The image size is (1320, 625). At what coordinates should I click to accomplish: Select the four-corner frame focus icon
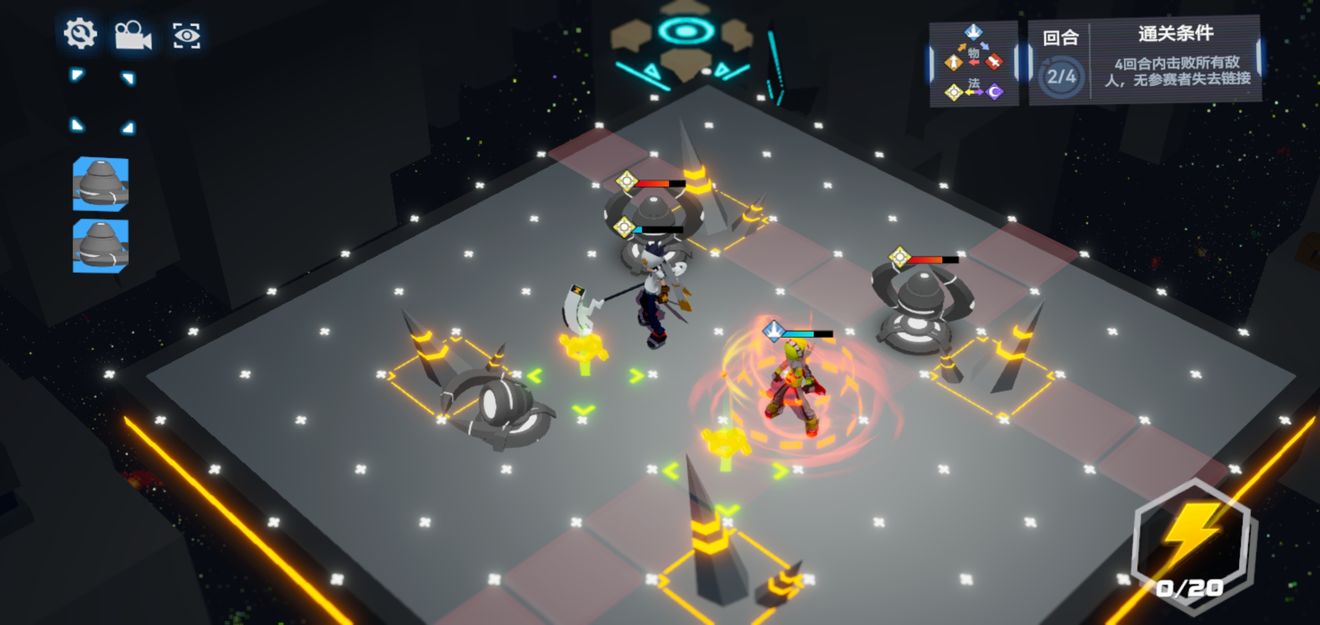pos(102,101)
